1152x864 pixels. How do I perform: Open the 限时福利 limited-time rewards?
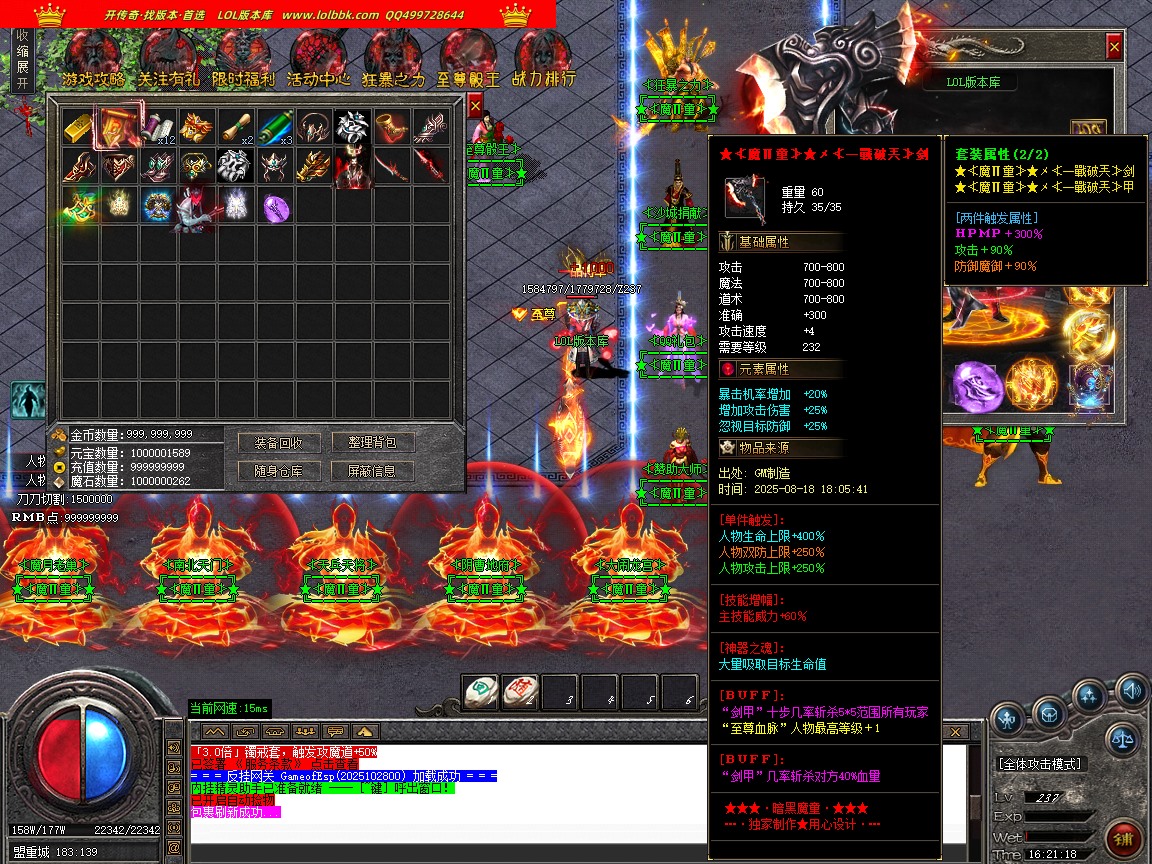243,60
